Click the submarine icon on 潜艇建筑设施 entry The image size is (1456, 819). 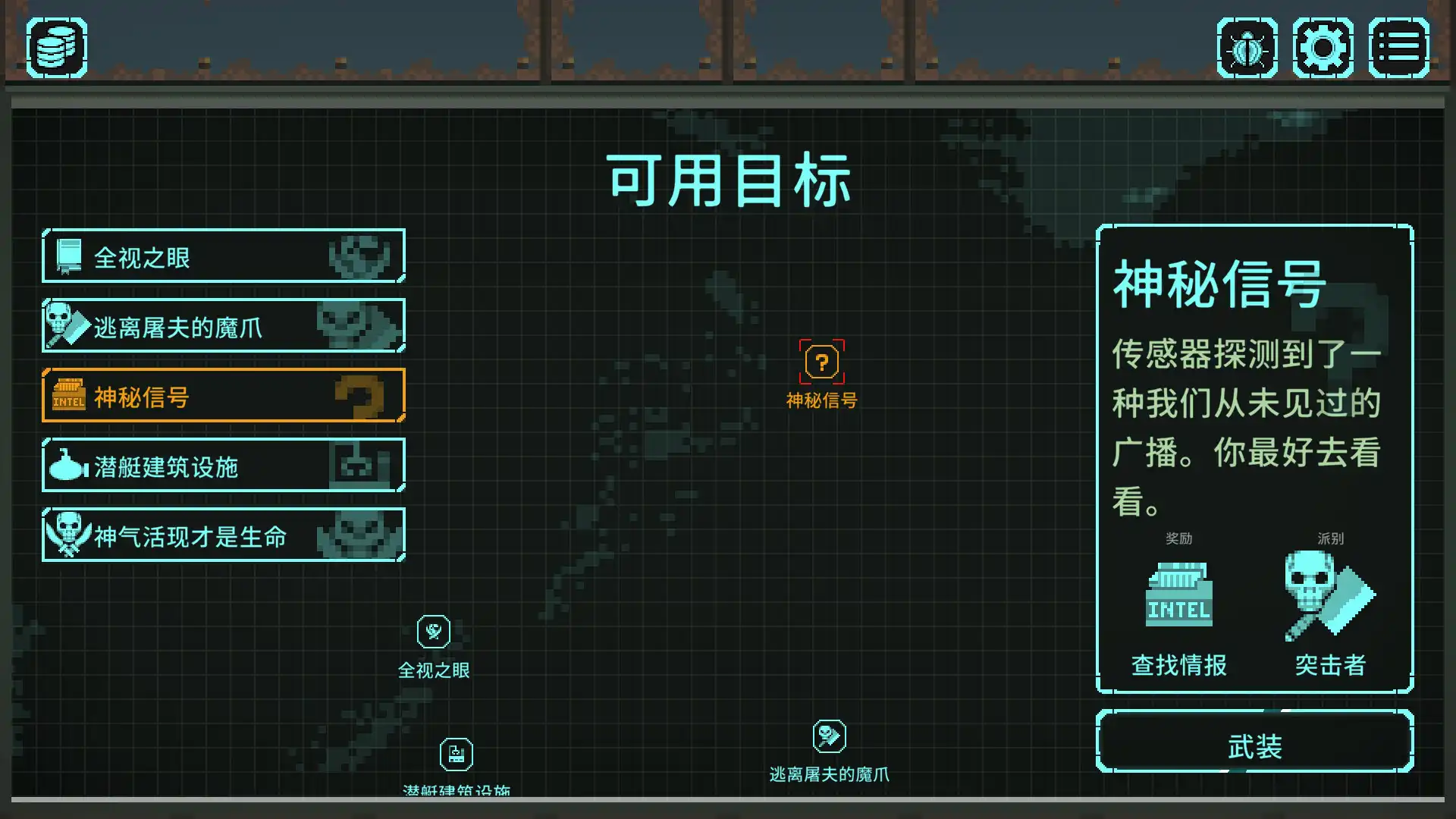(x=67, y=467)
